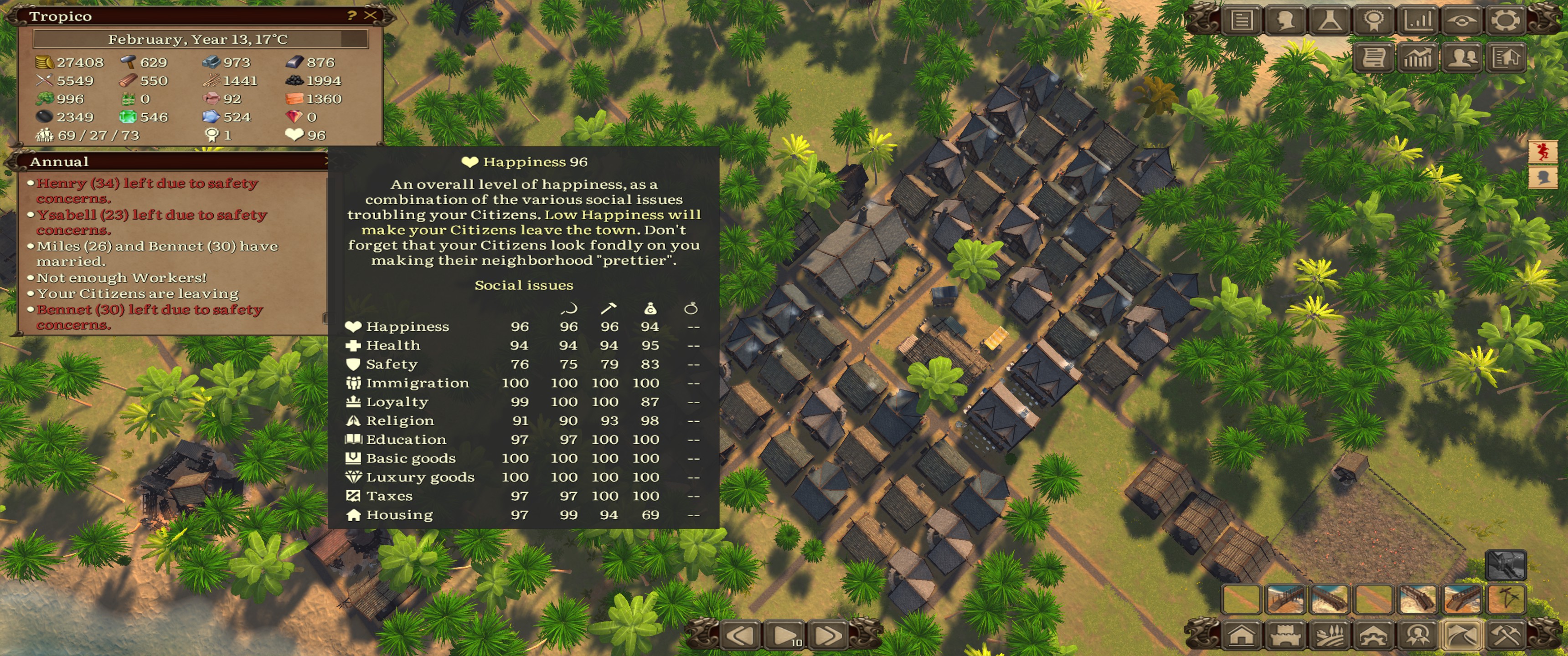
Task: Open the head silhouette profile menu
Action: point(1285,20)
